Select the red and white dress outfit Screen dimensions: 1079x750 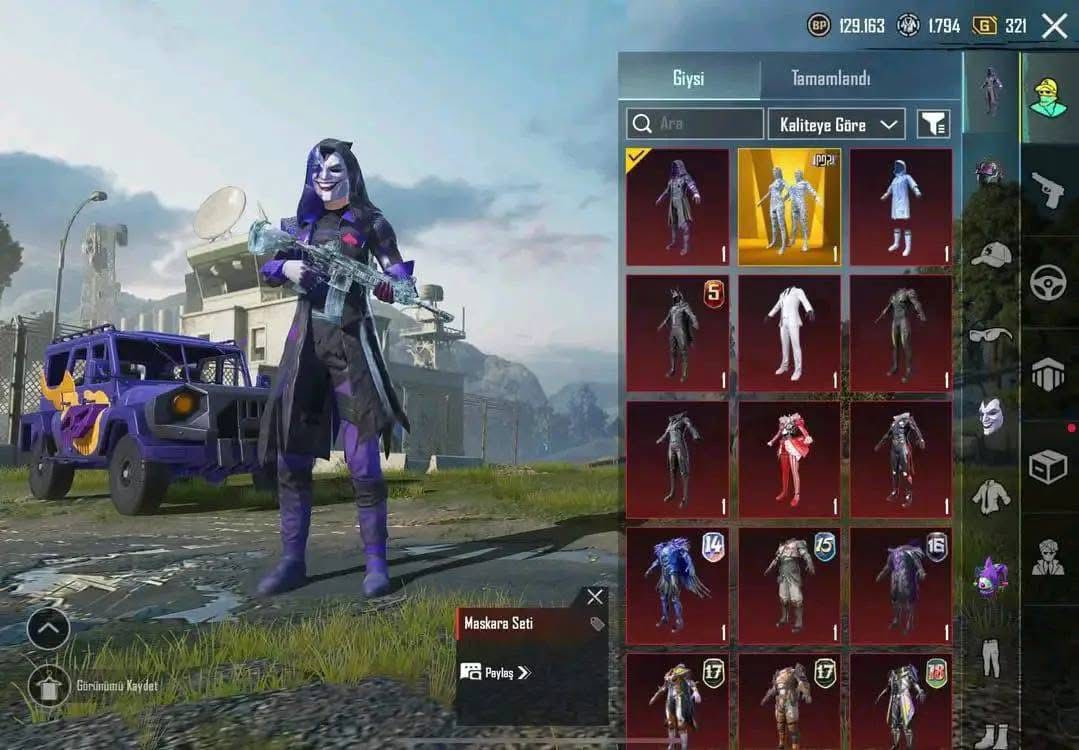[789, 459]
